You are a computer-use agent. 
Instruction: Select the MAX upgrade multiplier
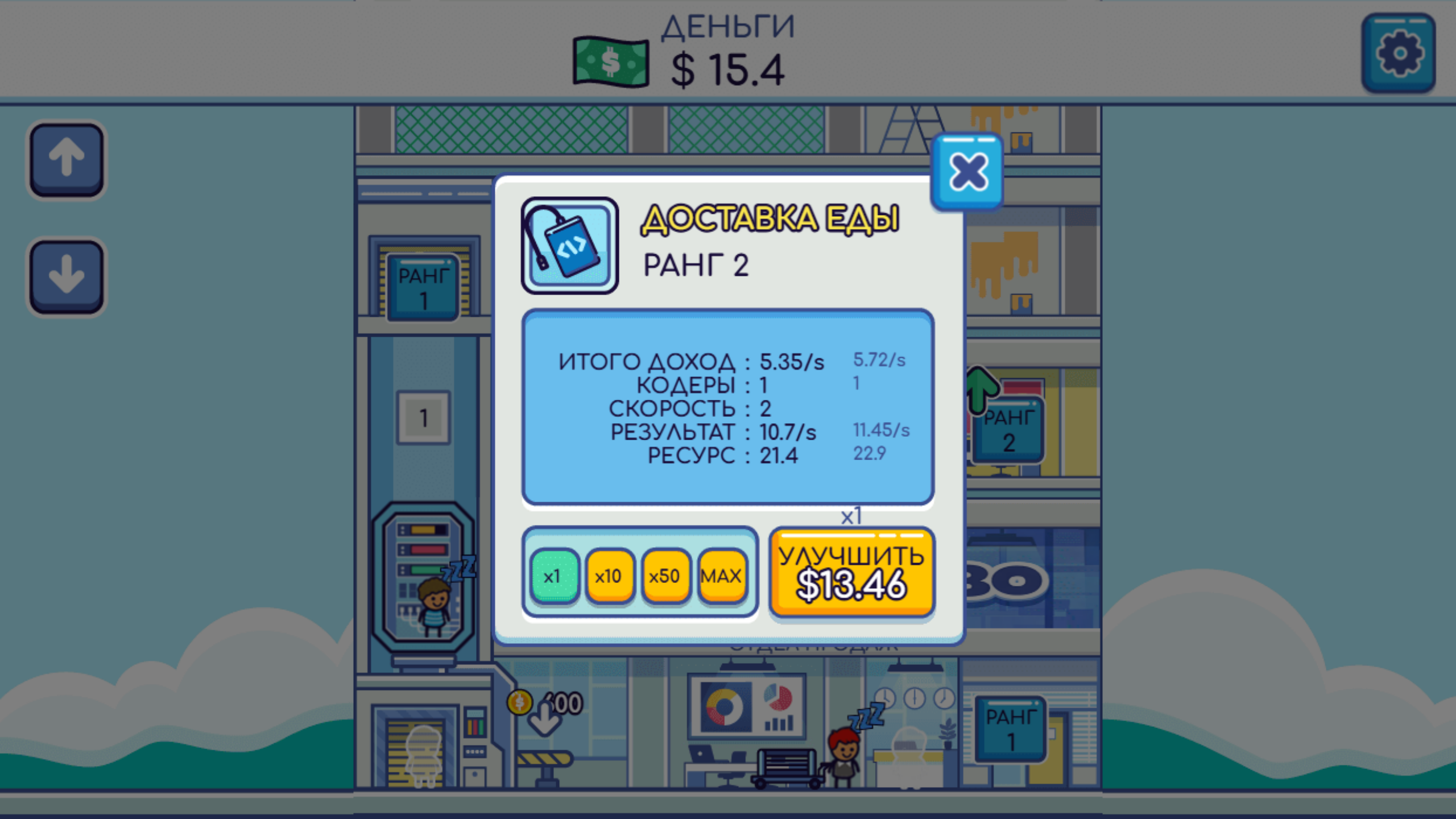pos(721,575)
